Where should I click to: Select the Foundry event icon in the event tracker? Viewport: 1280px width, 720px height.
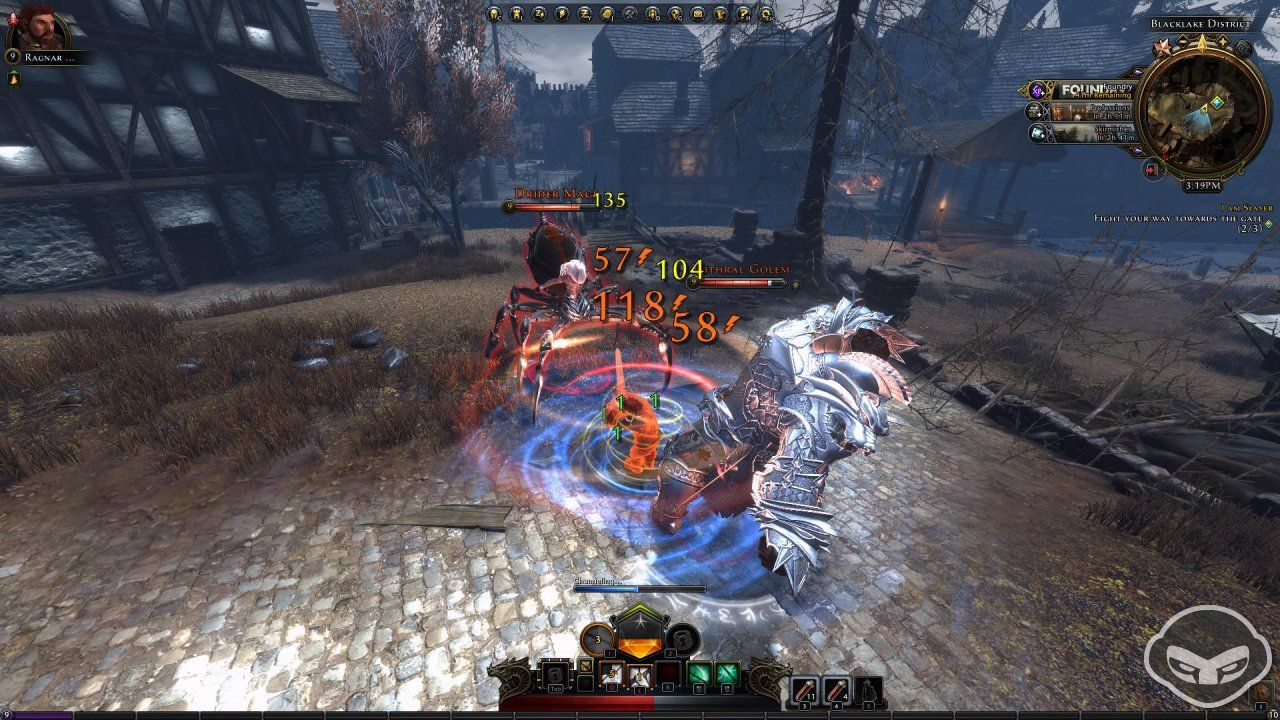click(1037, 92)
